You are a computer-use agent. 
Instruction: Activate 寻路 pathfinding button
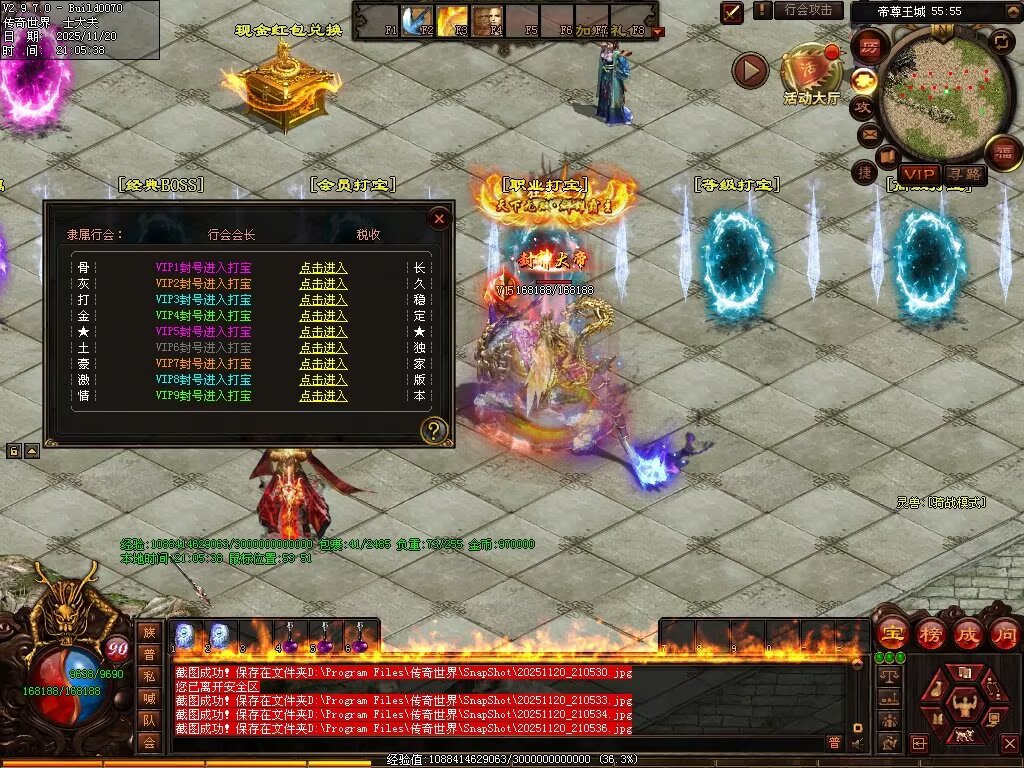point(964,175)
